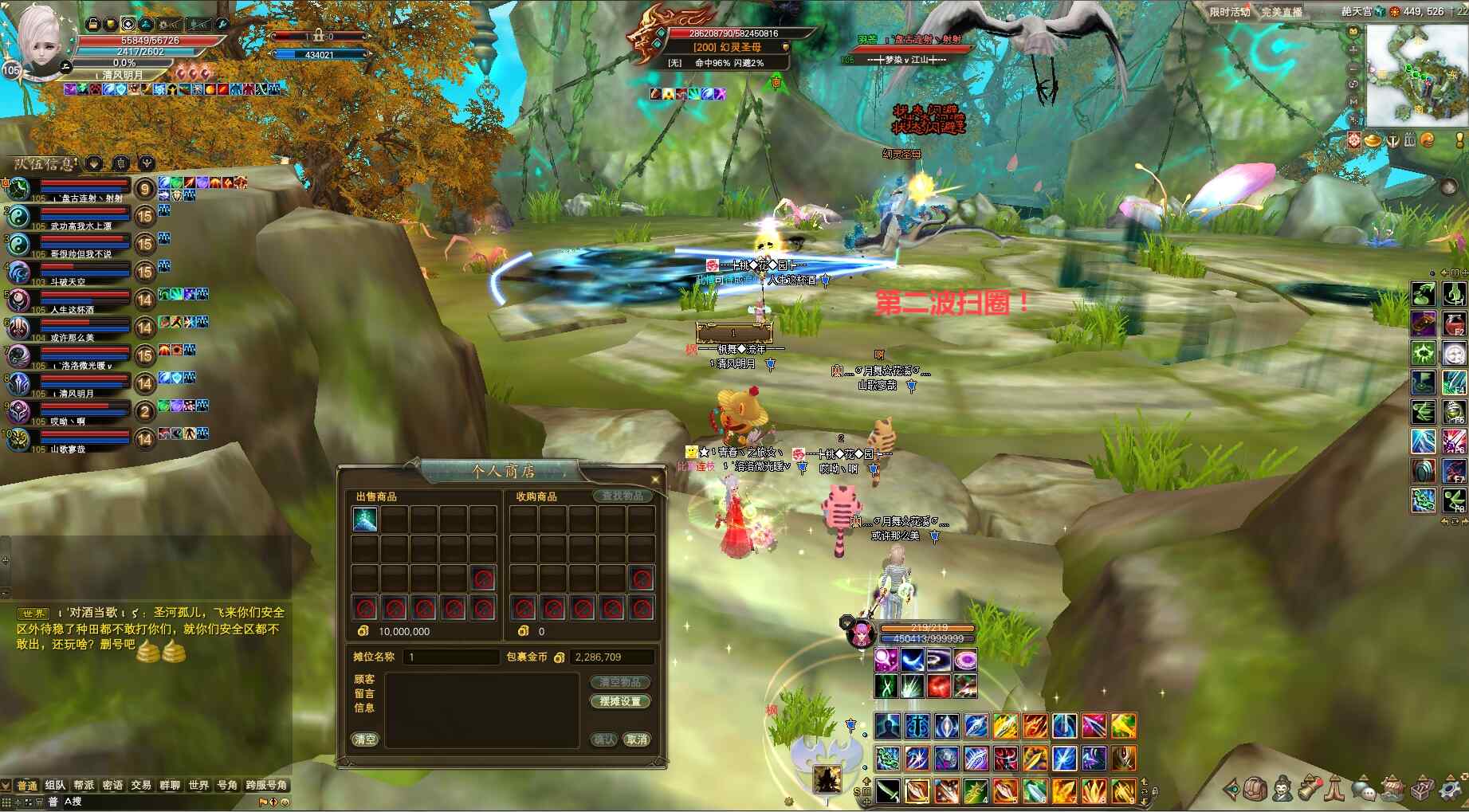Screen dimensions: 1469x812
Task: Click the 查找物品 find item button
Action: [x=623, y=496]
